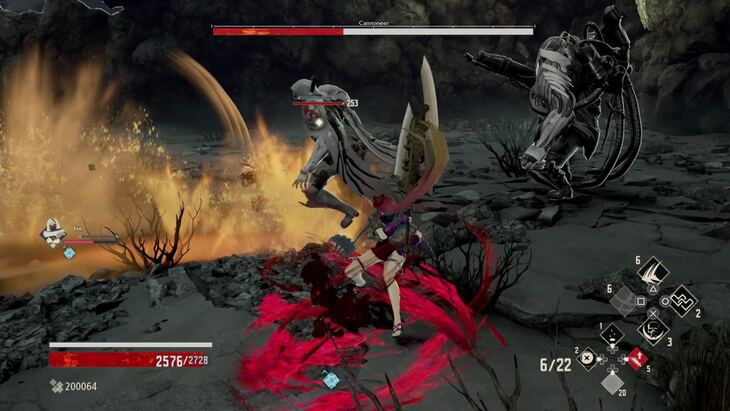Choose the crossed-circle item slot
Viewport: 730px width, 411px height.
coord(588,358)
